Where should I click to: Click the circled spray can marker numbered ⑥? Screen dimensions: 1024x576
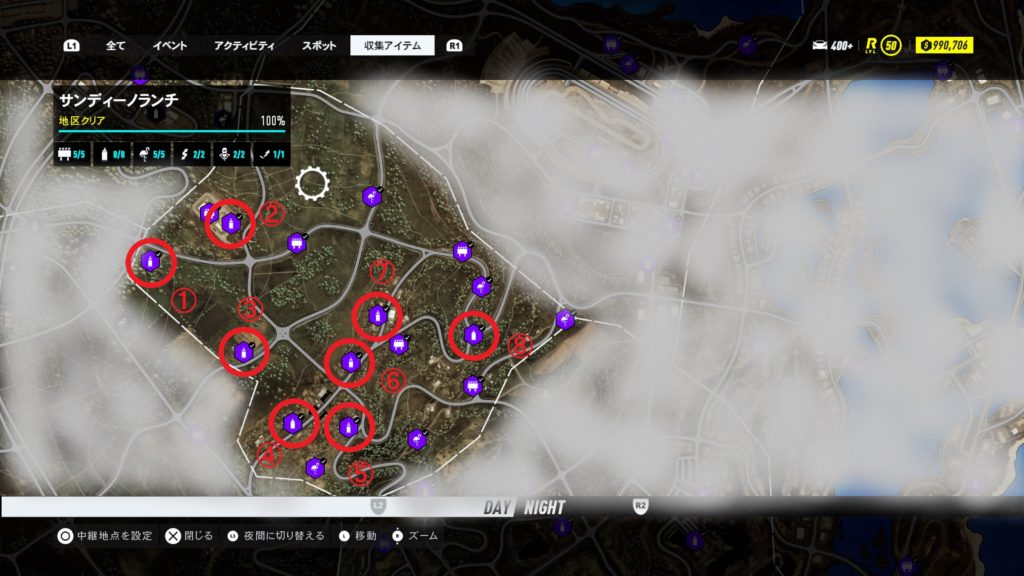click(x=350, y=361)
